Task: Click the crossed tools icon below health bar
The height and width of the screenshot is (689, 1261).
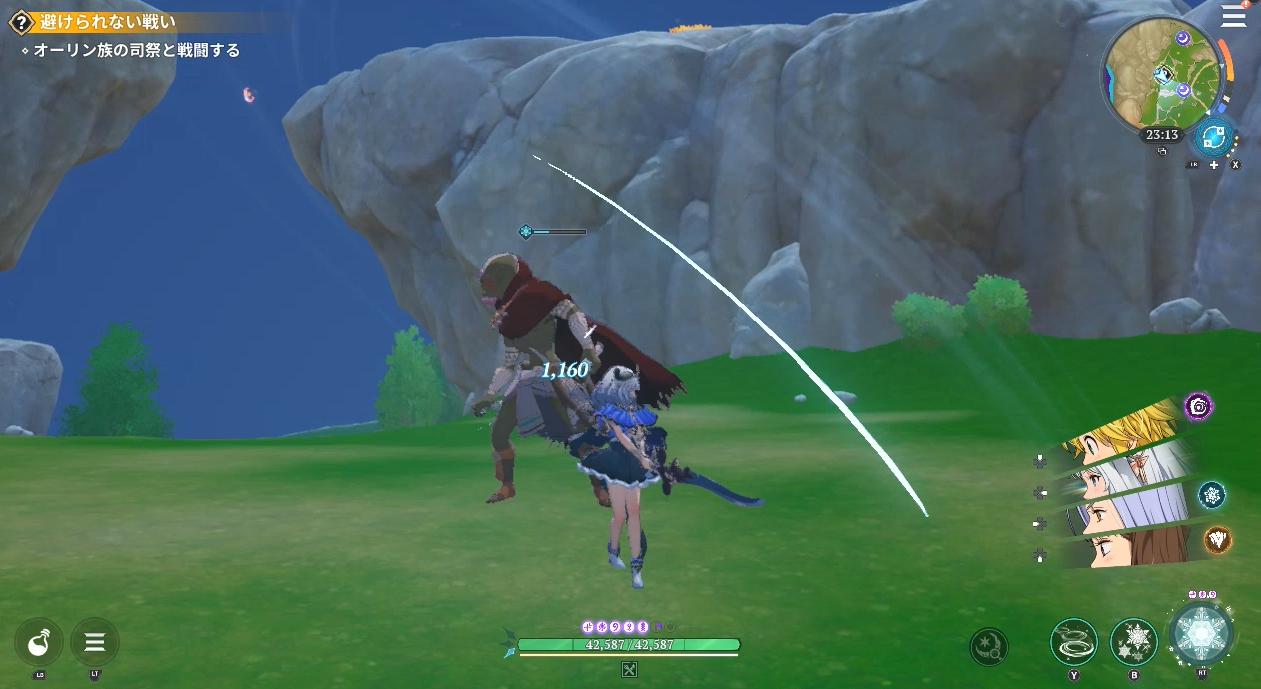Action: (629, 670)
